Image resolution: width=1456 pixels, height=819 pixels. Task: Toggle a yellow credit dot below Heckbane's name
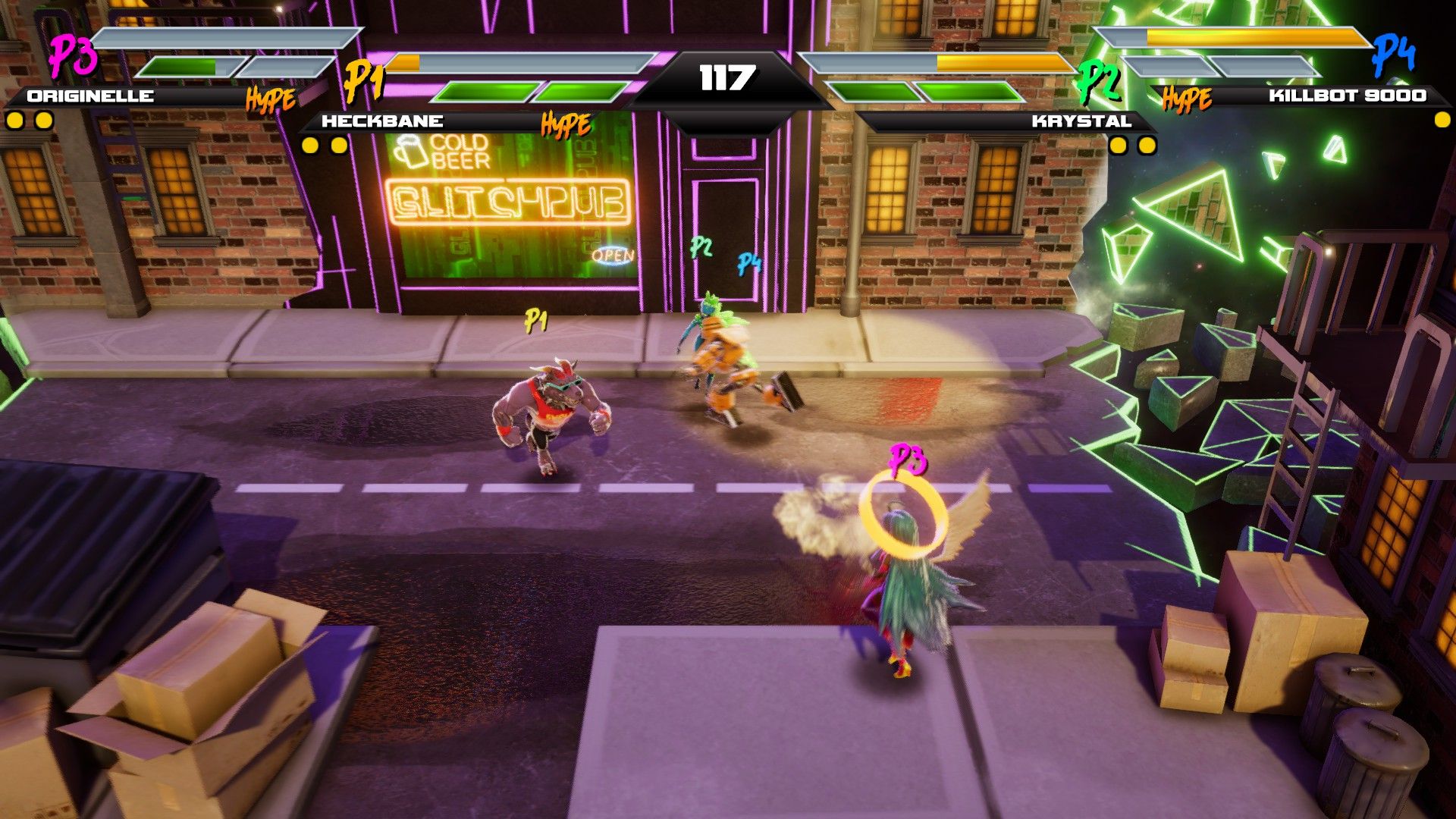coord(310,144)
